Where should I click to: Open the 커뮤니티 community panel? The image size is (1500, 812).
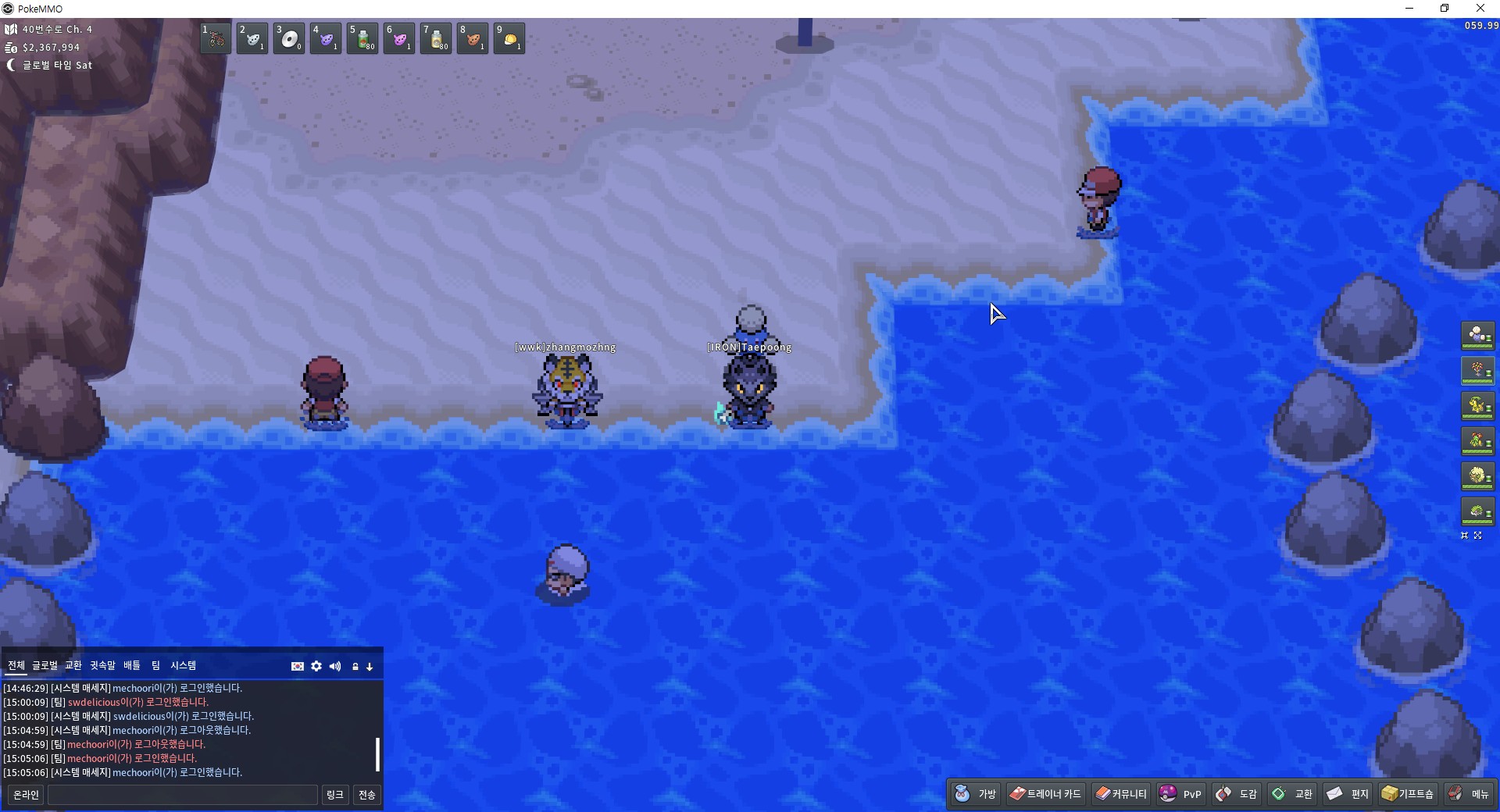click(x=1121, y=794)
